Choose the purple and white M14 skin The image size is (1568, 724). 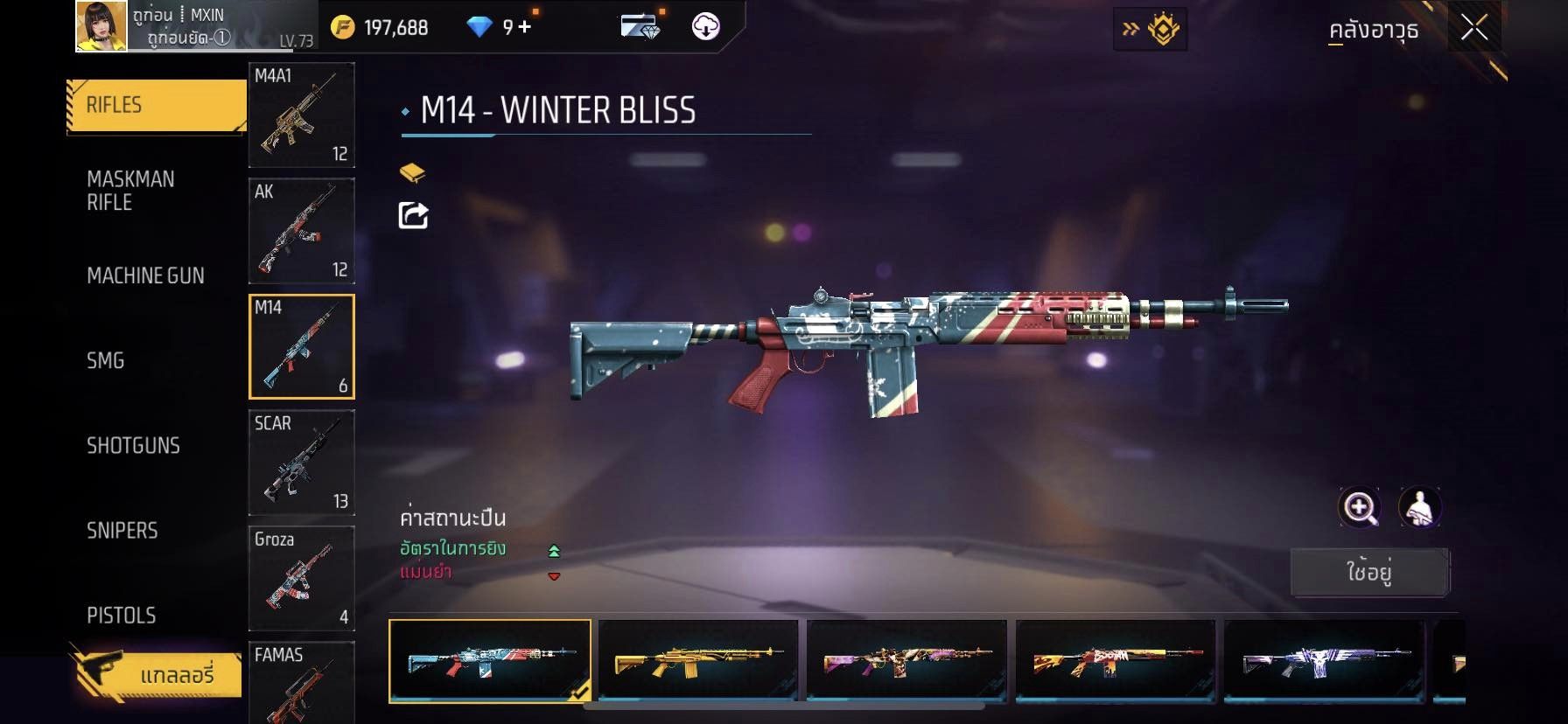pos(1324,661)
